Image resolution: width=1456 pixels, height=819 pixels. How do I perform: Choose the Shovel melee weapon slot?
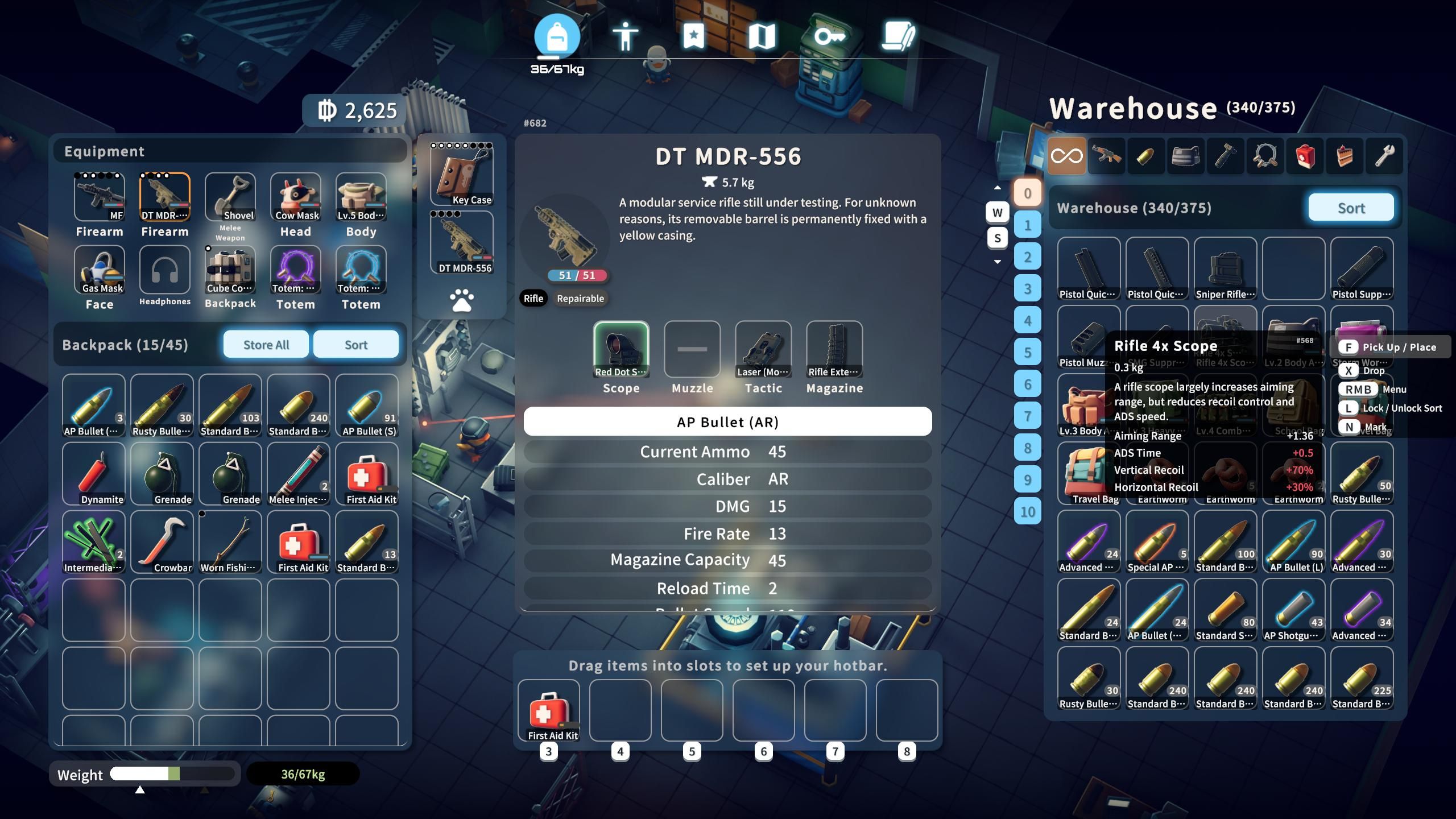pyautogui.click(x=230, y=197)
